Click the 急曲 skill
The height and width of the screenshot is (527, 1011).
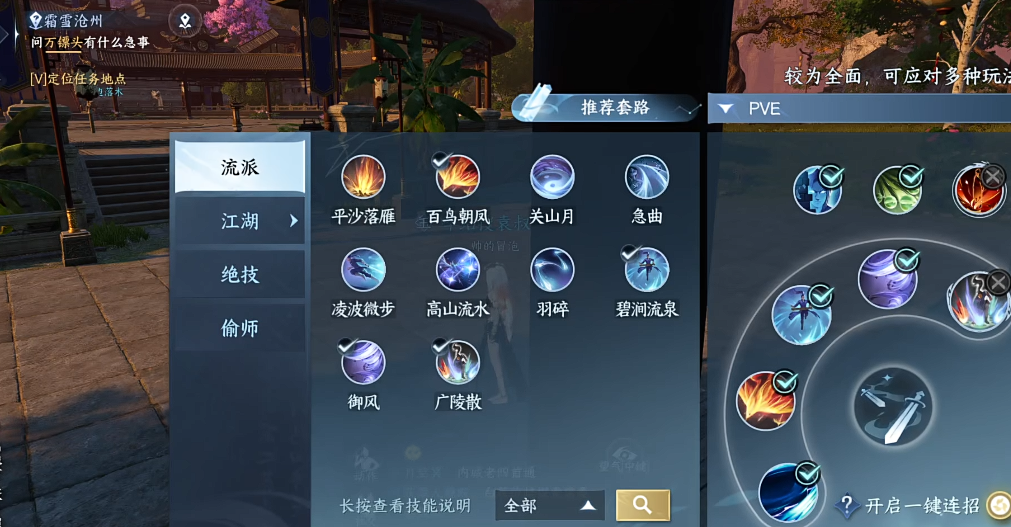pyautogui.click(x=647, y=178)
